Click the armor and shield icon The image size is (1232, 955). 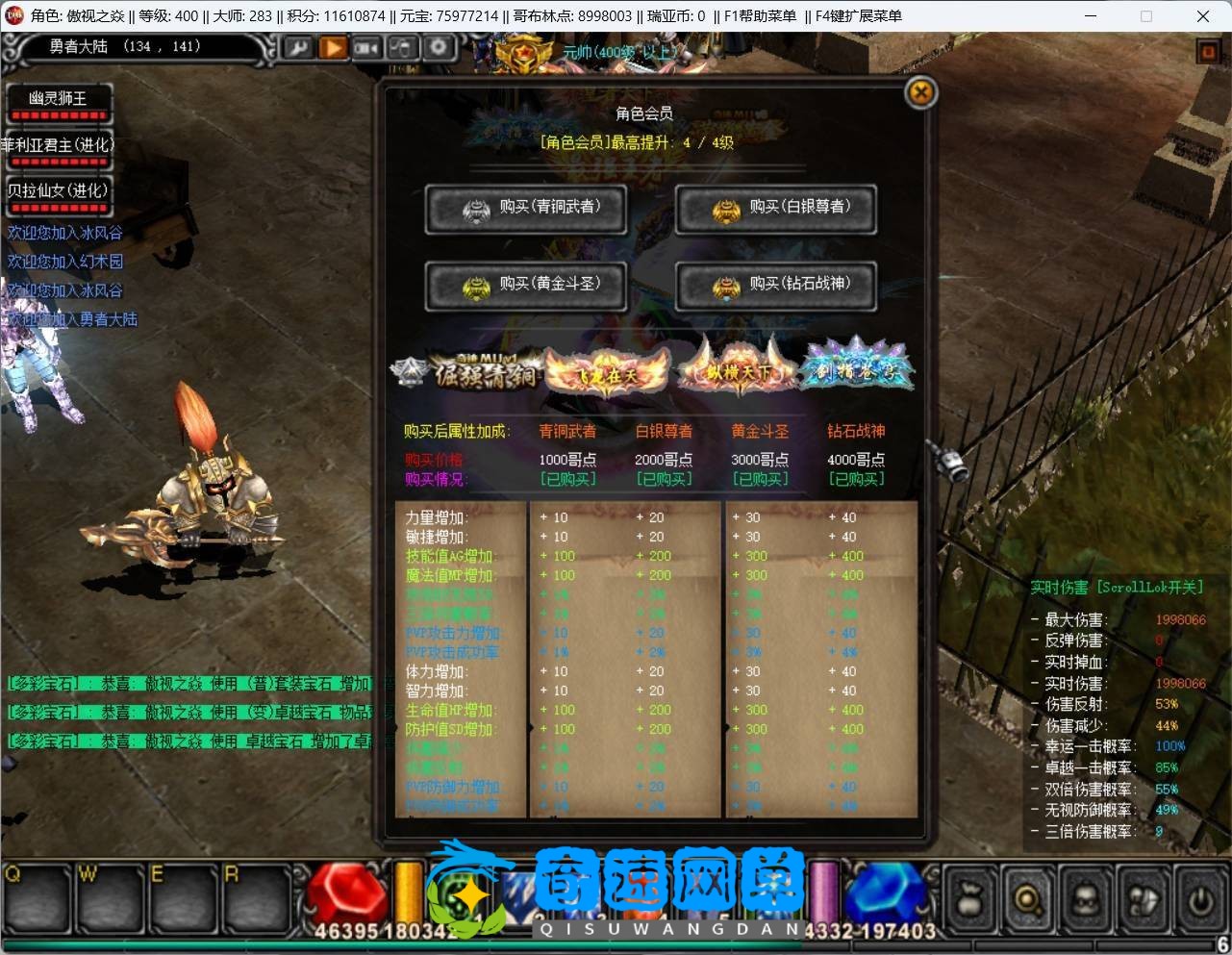click(x=1143, y=900)
